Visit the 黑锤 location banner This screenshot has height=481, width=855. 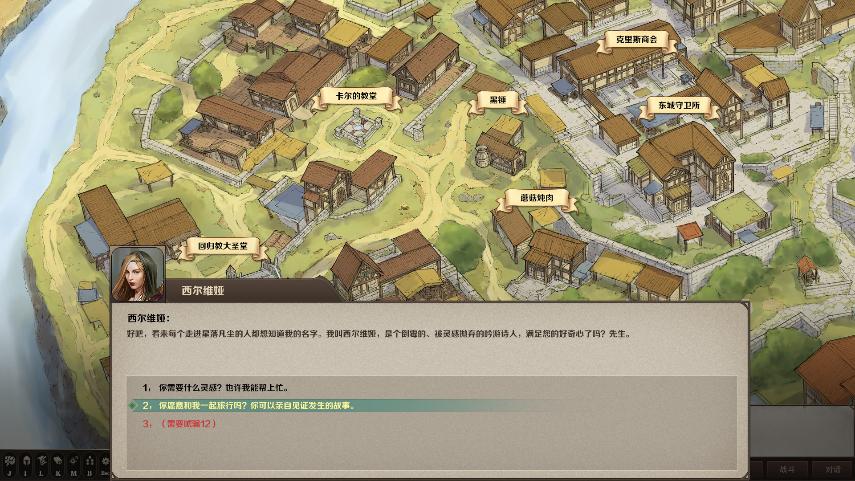pyautogui.click(x=497, y=100)
